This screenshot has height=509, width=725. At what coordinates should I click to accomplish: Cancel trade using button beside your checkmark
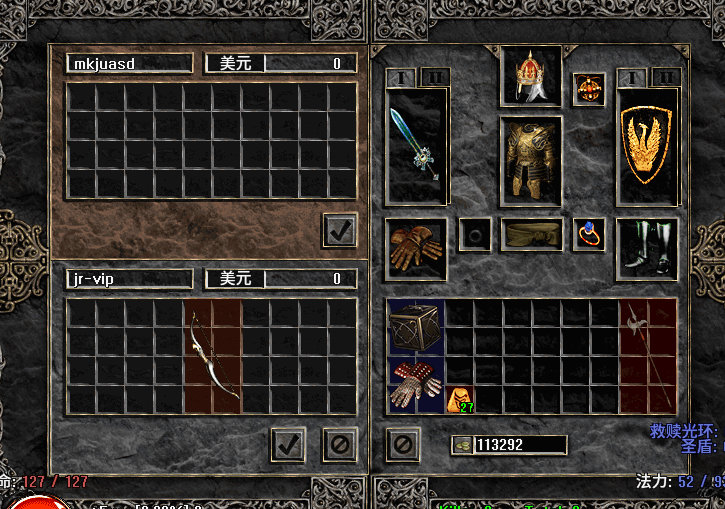[x=339, y=444]
